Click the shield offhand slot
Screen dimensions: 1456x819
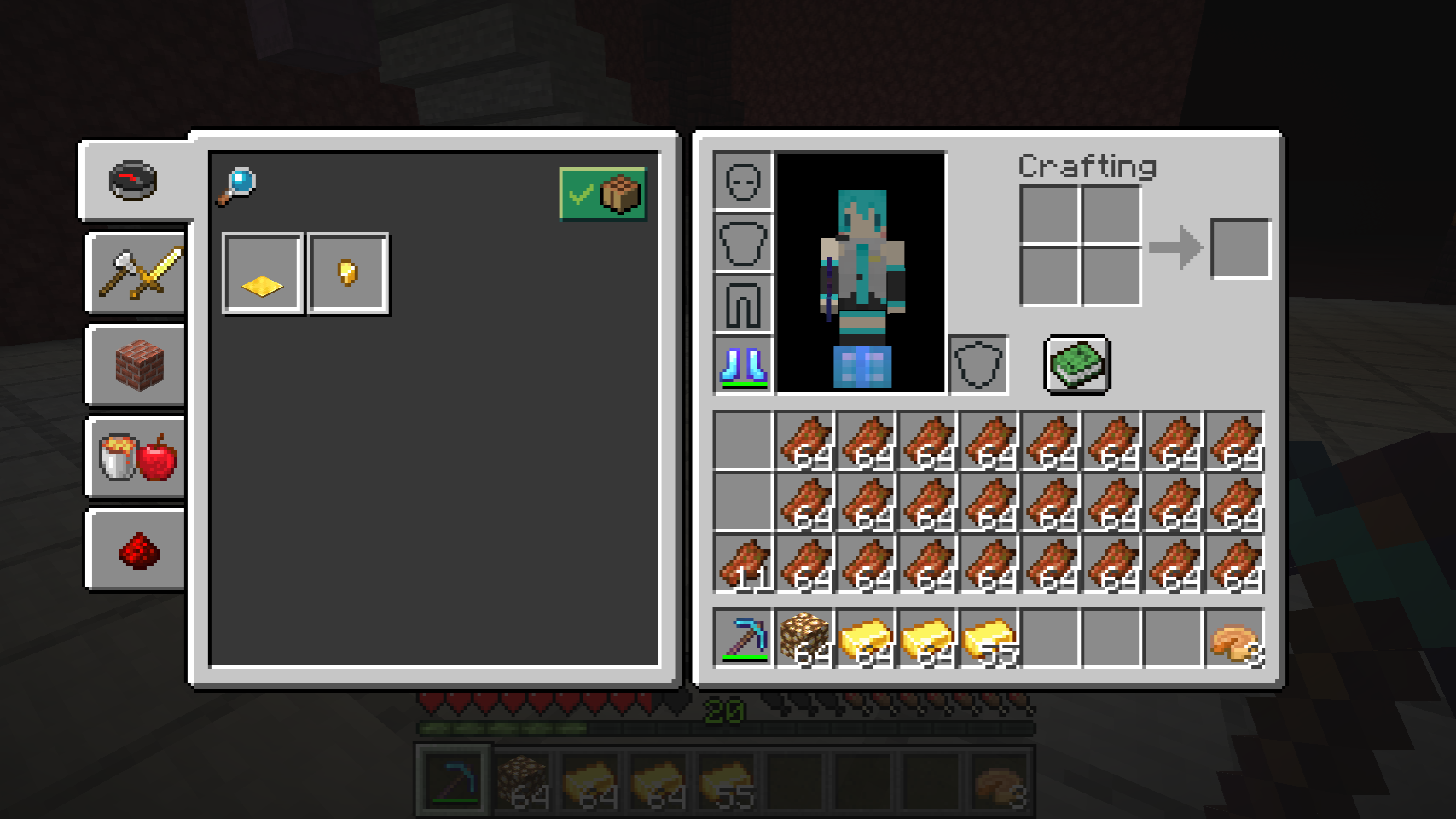[x=978, y=365]
